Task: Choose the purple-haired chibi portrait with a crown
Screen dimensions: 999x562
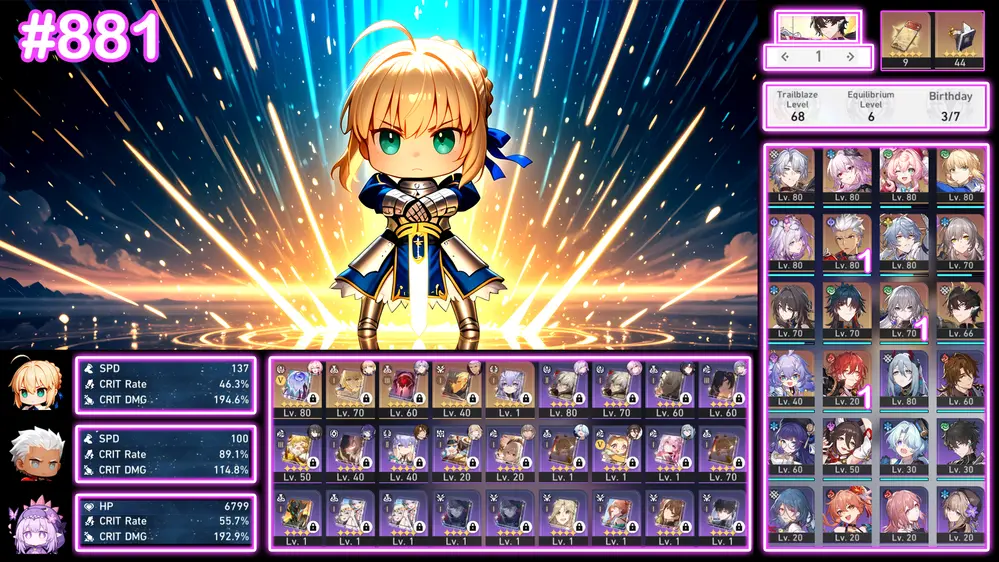Action: click(x=35, y=523)
